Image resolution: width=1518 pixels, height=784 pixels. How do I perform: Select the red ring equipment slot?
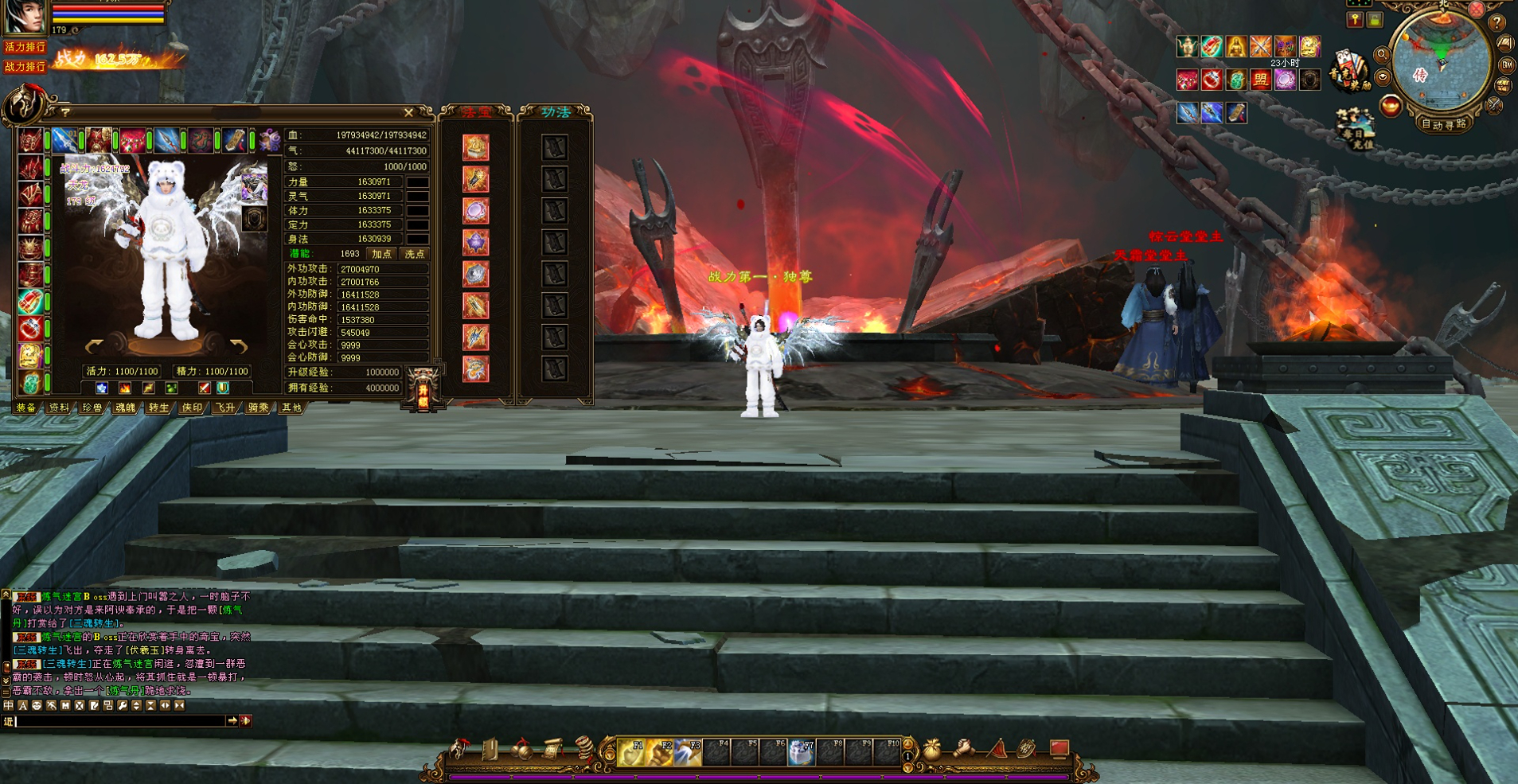coord(31,329)
